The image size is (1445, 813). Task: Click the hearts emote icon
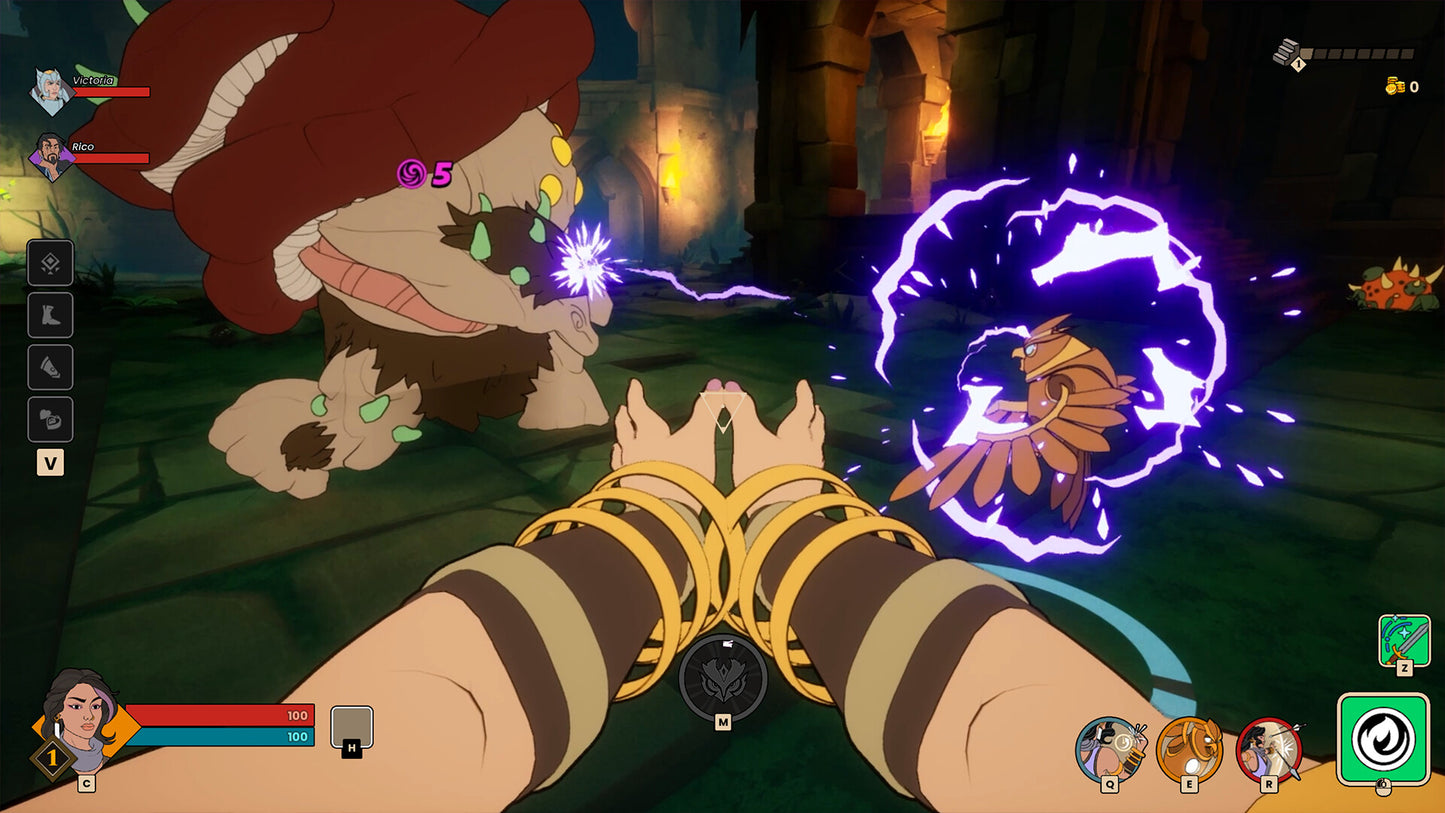(50, 419)
